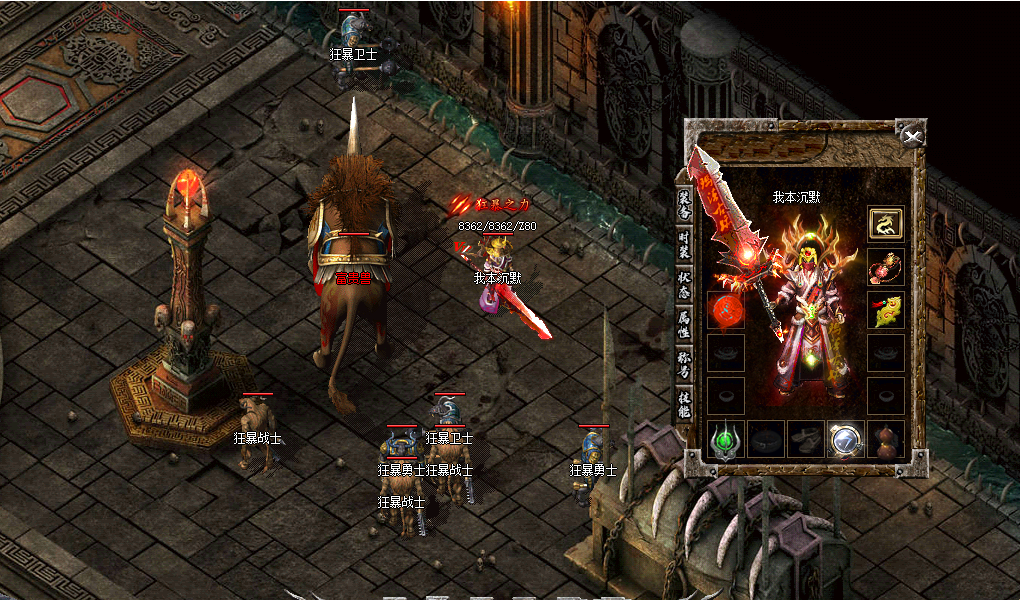Select the red glowing orb slot
Image resolution: width=1020 pixels, height=600 pixels.
tap(725, 311)
